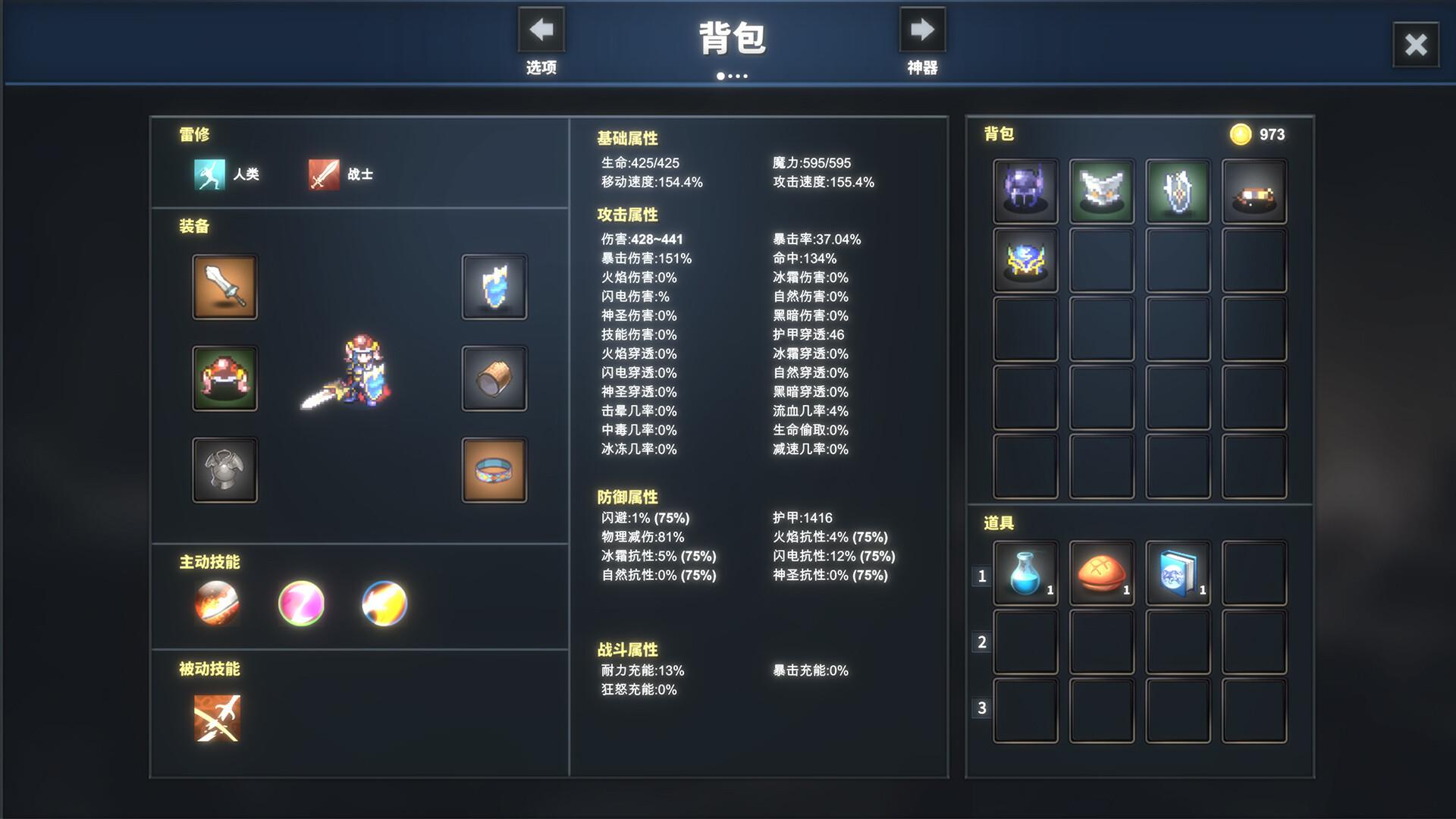This screenshot has width=1456, height=819.
Task: Select the bread item in the 道具 panel
Action: pyautogui.click(x=1101, y=573)
